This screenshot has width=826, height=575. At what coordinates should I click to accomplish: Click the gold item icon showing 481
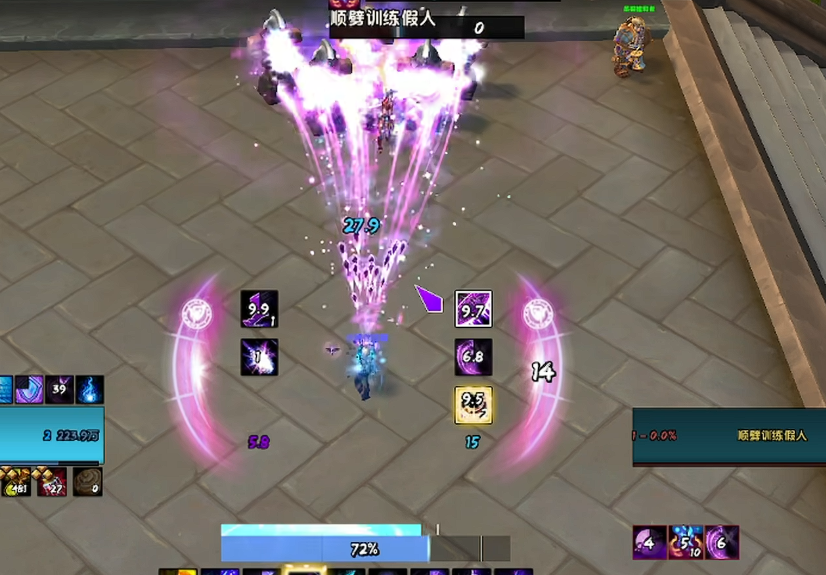click(15, 483)
